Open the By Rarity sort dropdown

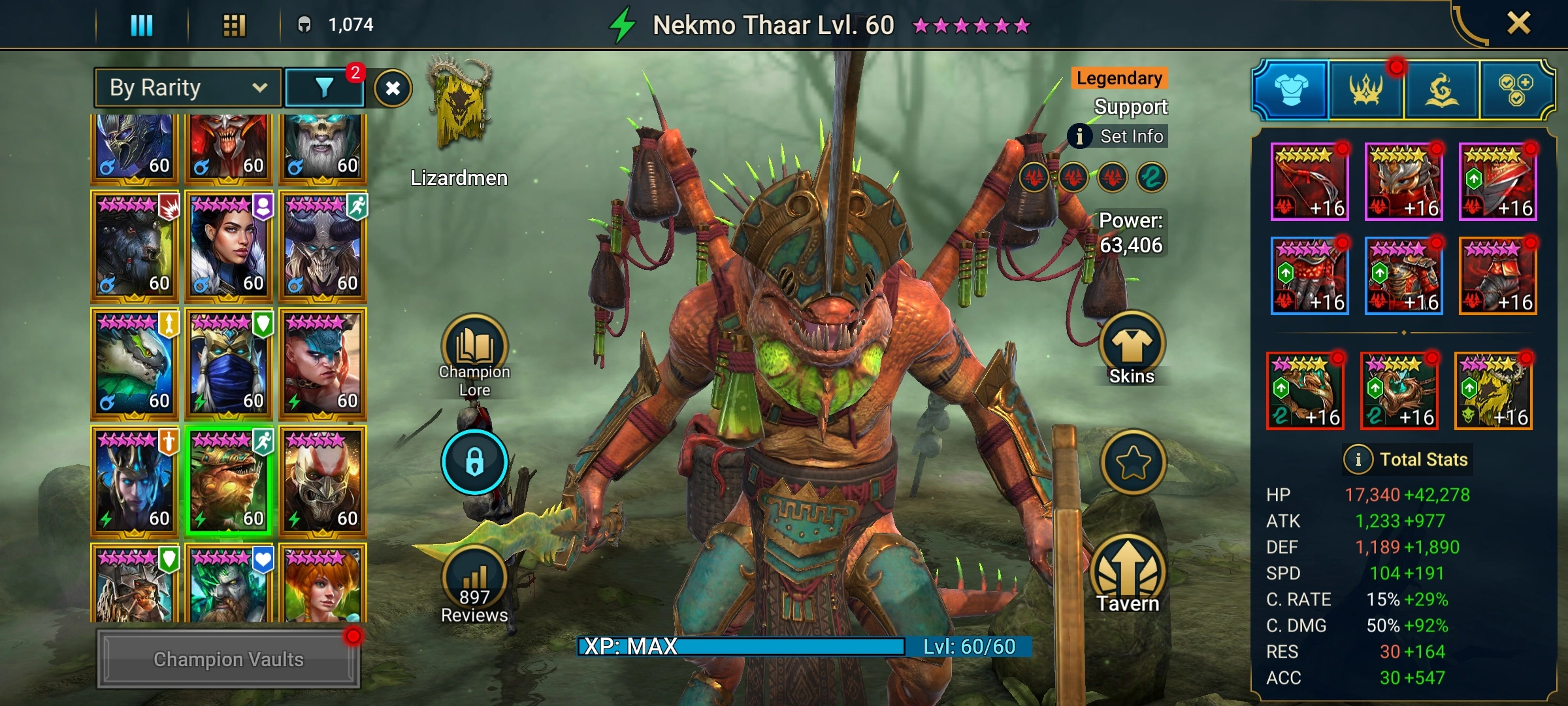pyautogui.click(x=188, y=88)
